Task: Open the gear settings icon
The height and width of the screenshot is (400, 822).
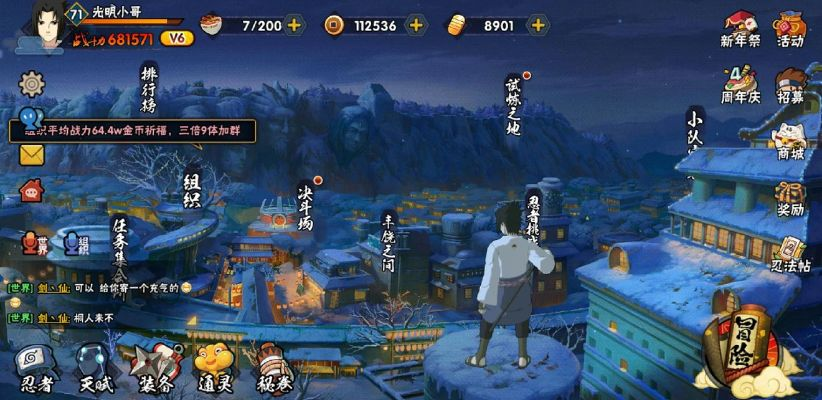Action: point(32,82)
